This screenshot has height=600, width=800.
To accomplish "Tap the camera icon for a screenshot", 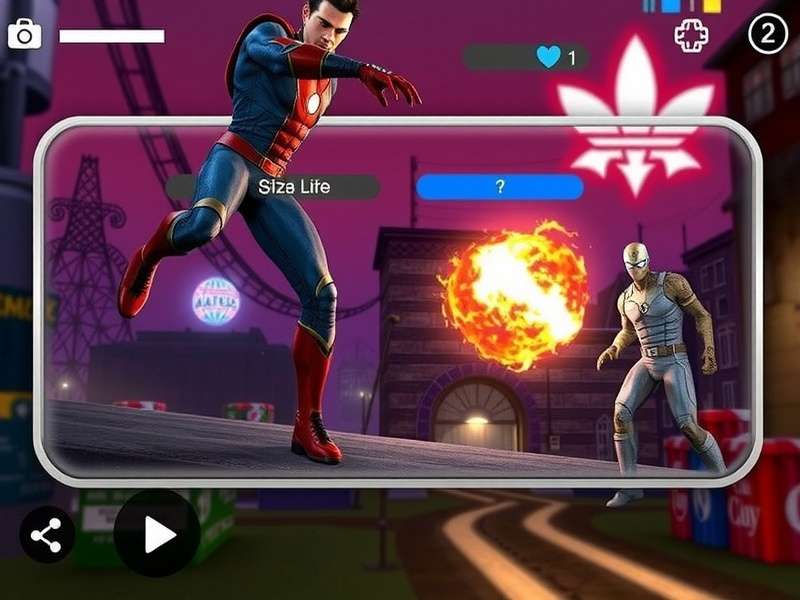I will point(24,35).
